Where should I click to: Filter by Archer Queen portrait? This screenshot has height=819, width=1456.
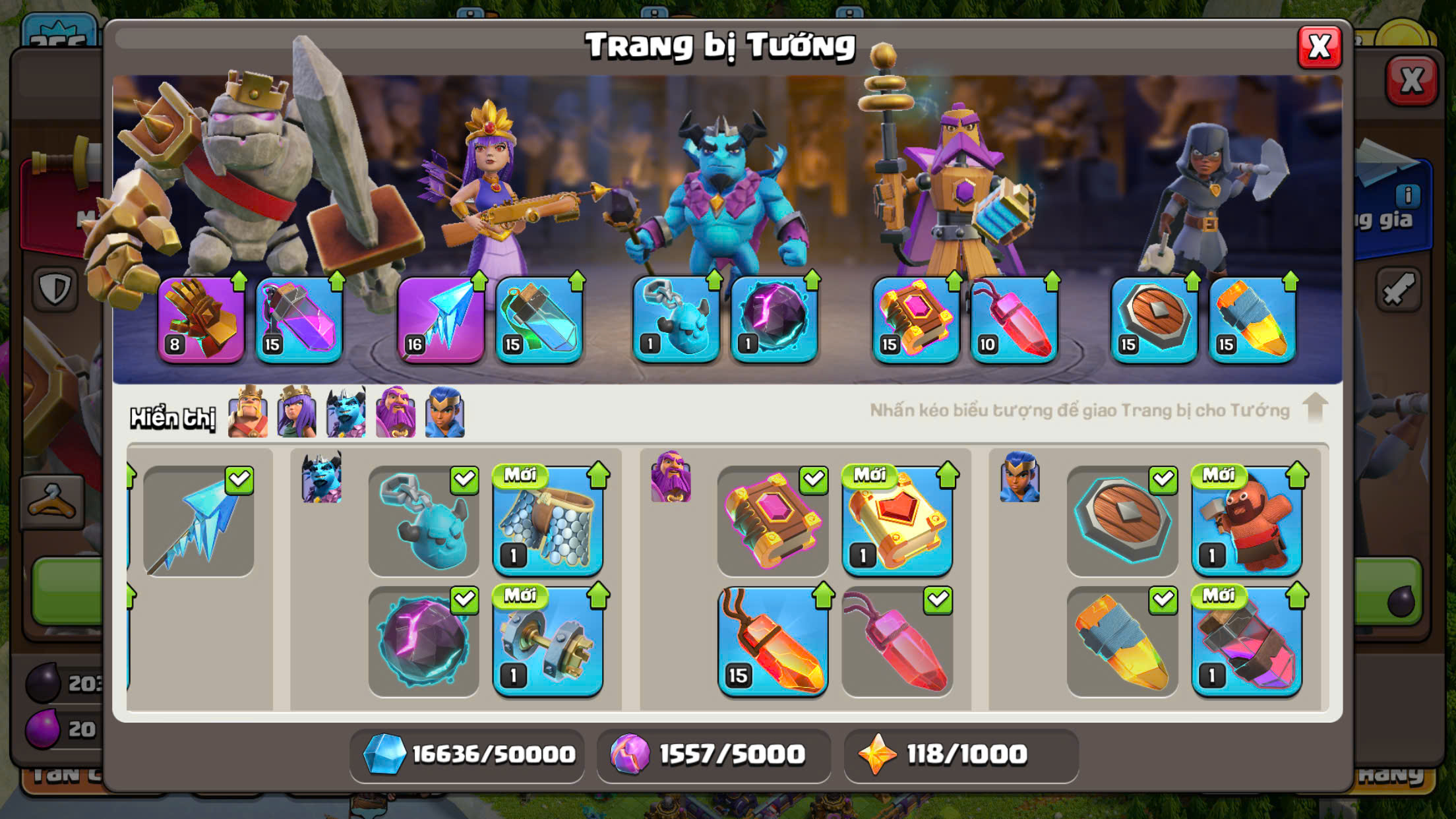[297, 413]
